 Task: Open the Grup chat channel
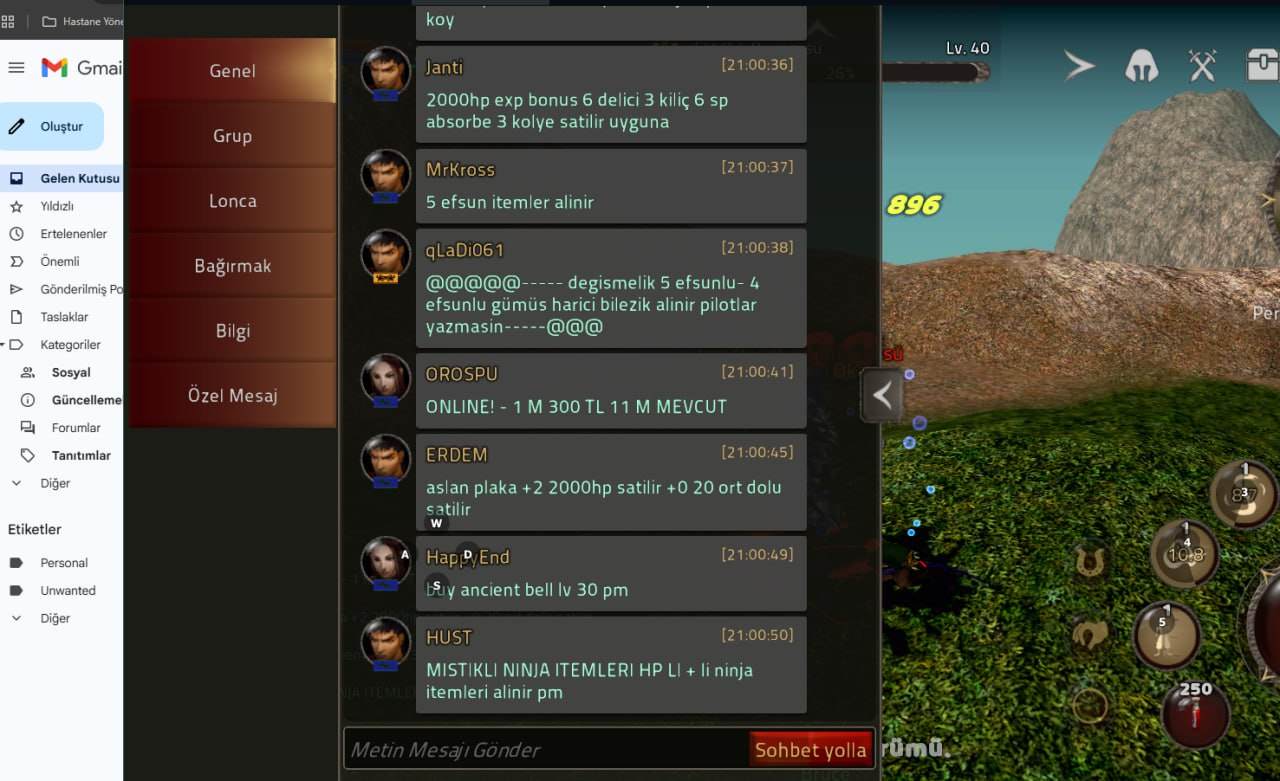(232, 136)
